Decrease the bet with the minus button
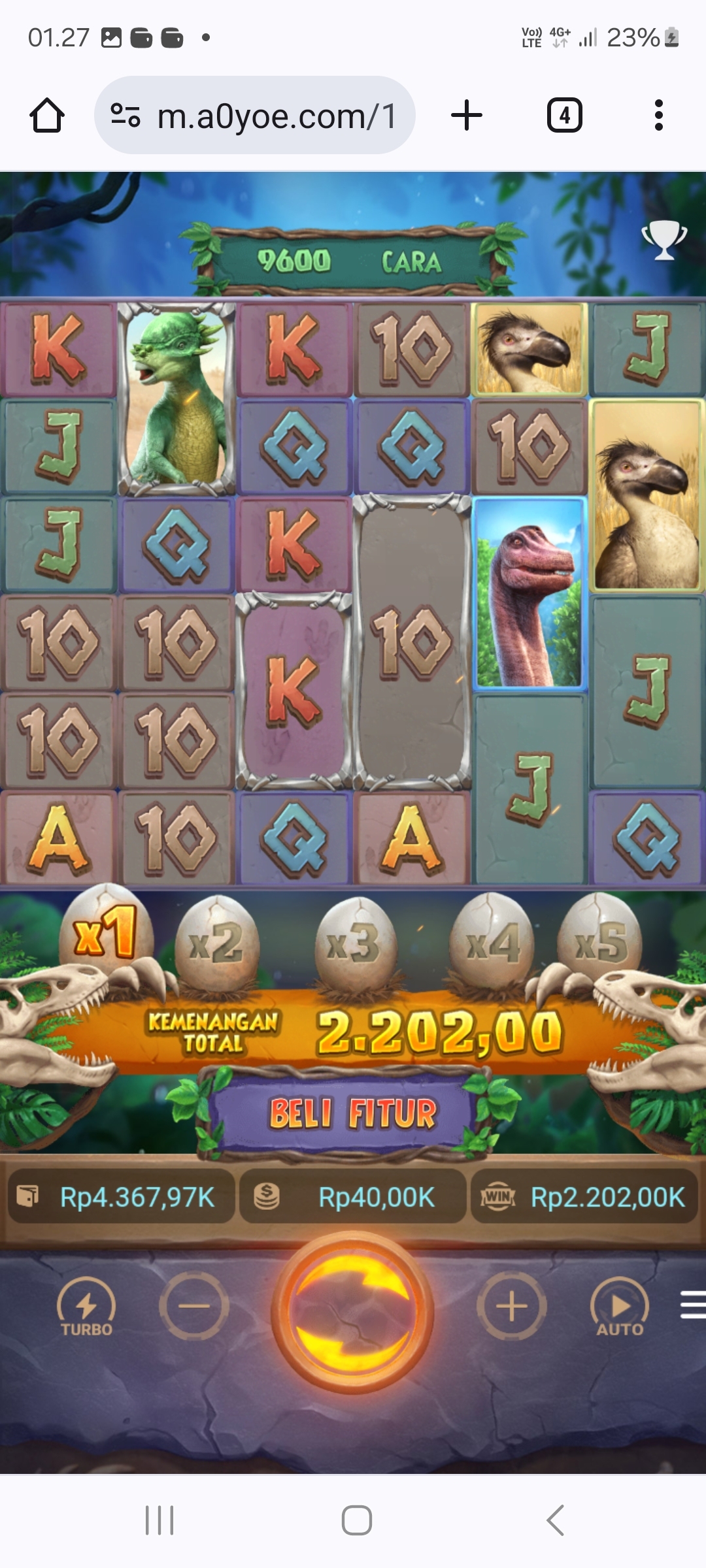The height and width of the screenshot is (1568, 706). tap(194, 1307)
